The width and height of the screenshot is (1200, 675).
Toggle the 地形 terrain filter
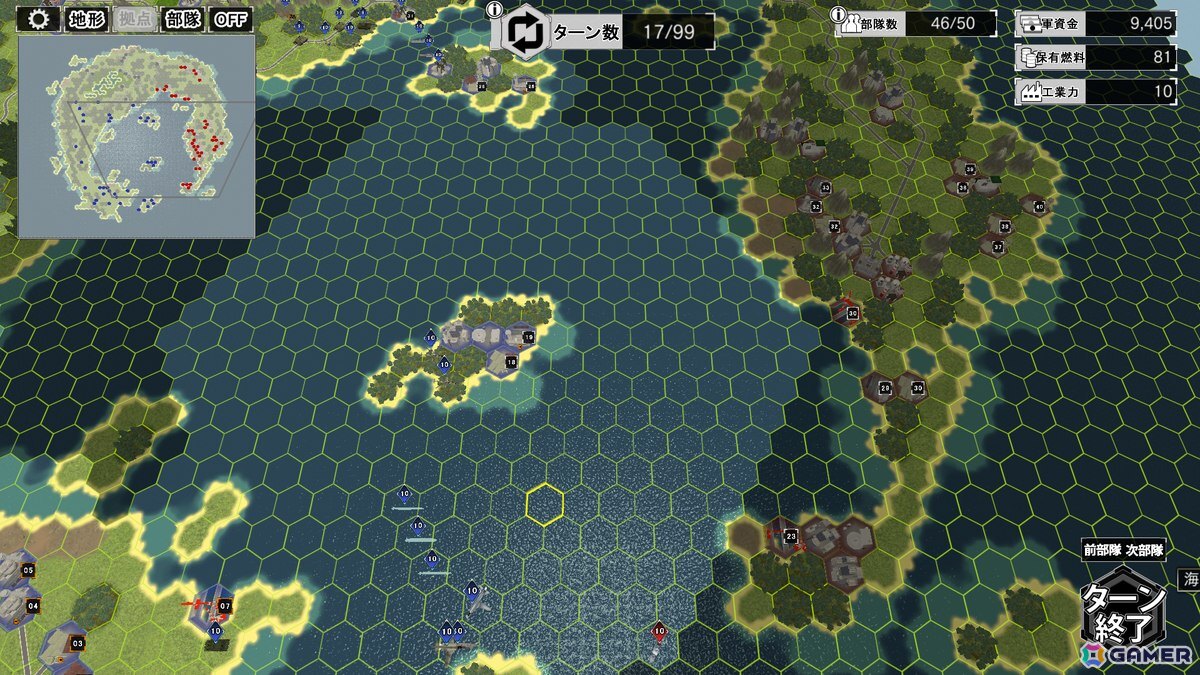click(86, 19)
